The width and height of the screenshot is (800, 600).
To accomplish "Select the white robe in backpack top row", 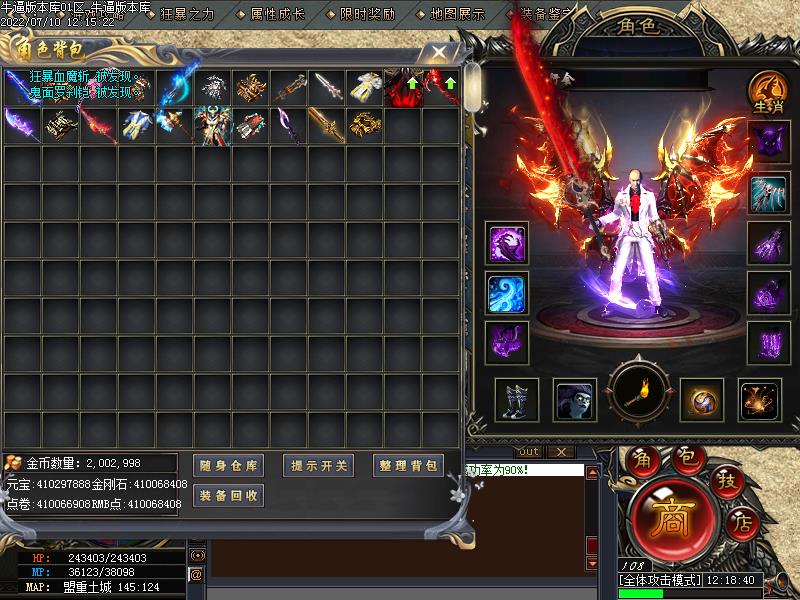I will [x=365, y=88].
